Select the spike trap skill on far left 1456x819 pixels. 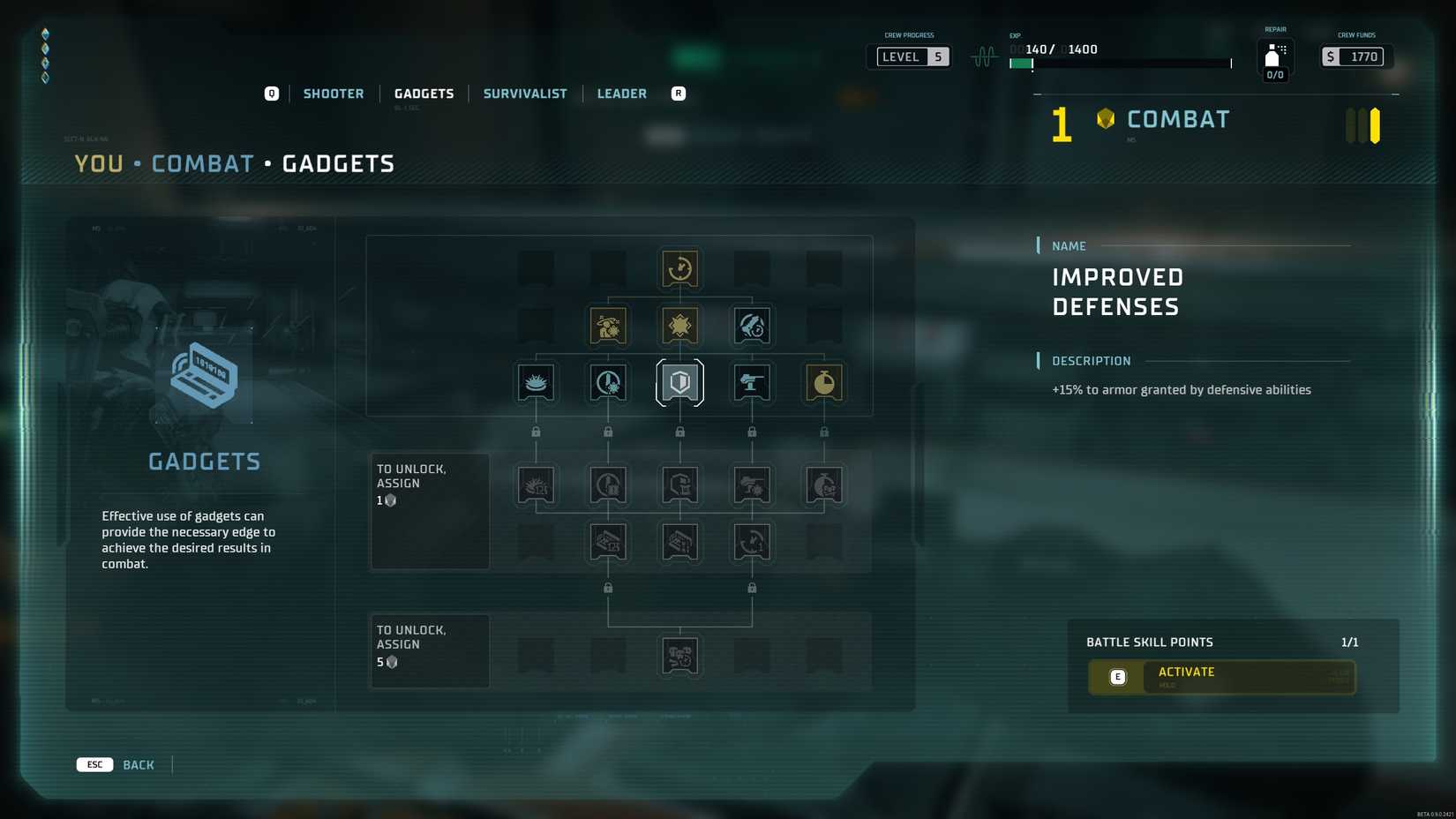point(537,382)
